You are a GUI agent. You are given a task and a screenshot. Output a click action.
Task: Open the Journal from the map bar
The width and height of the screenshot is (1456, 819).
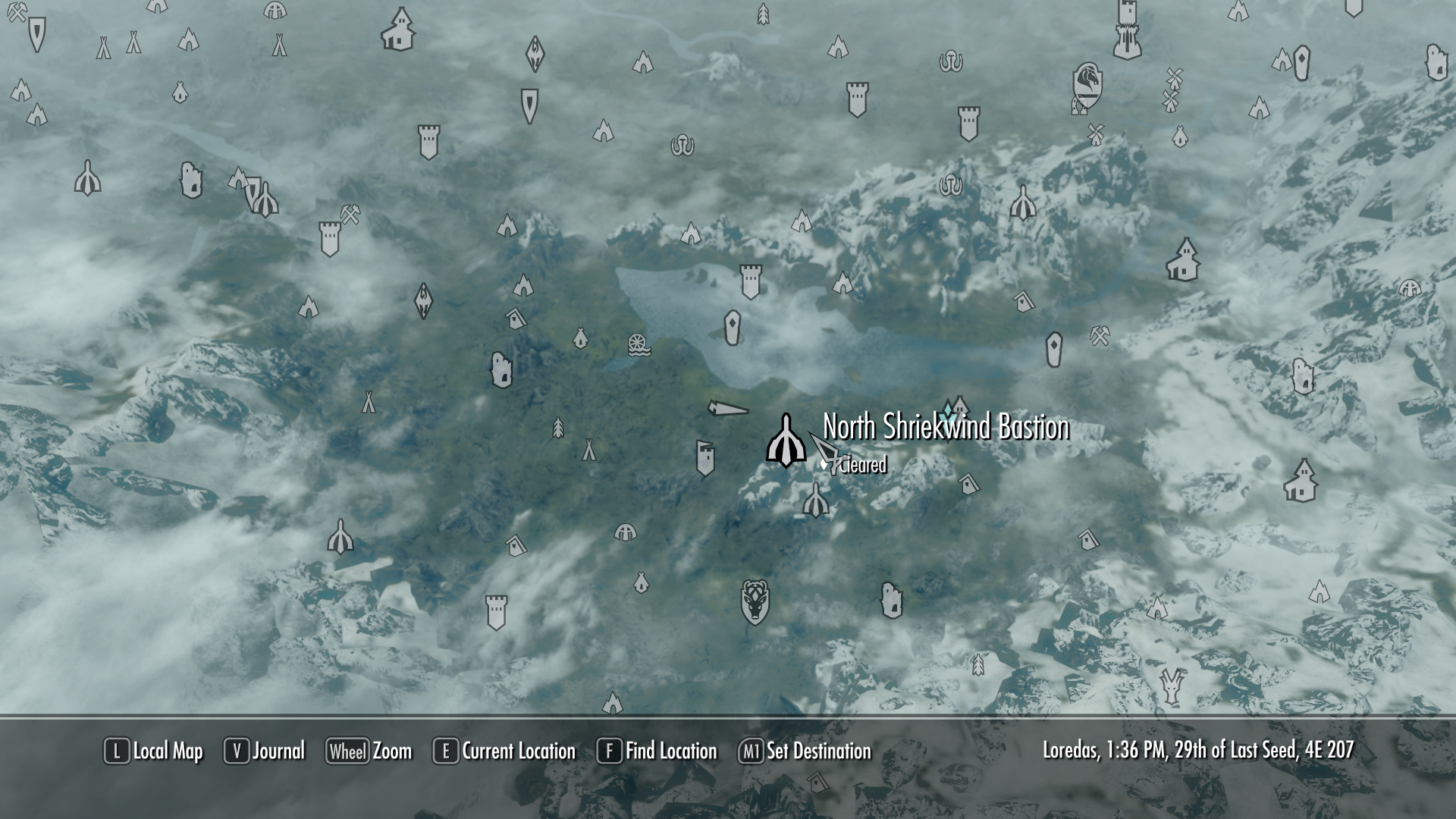(265, 751)
